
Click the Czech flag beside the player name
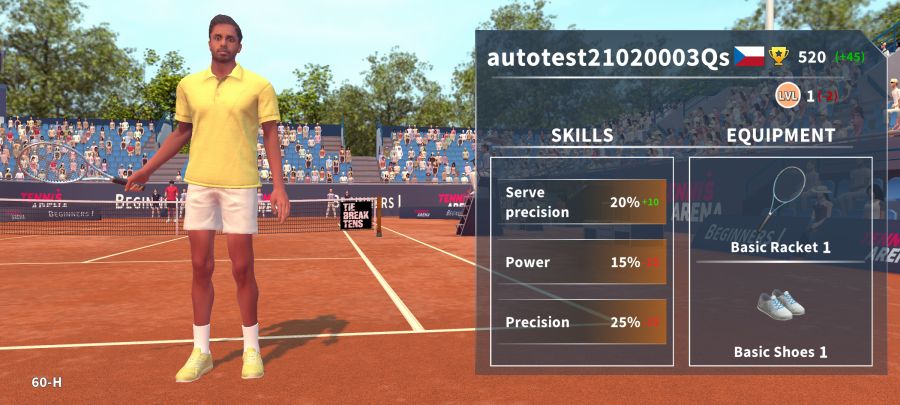tap(749, 57)
